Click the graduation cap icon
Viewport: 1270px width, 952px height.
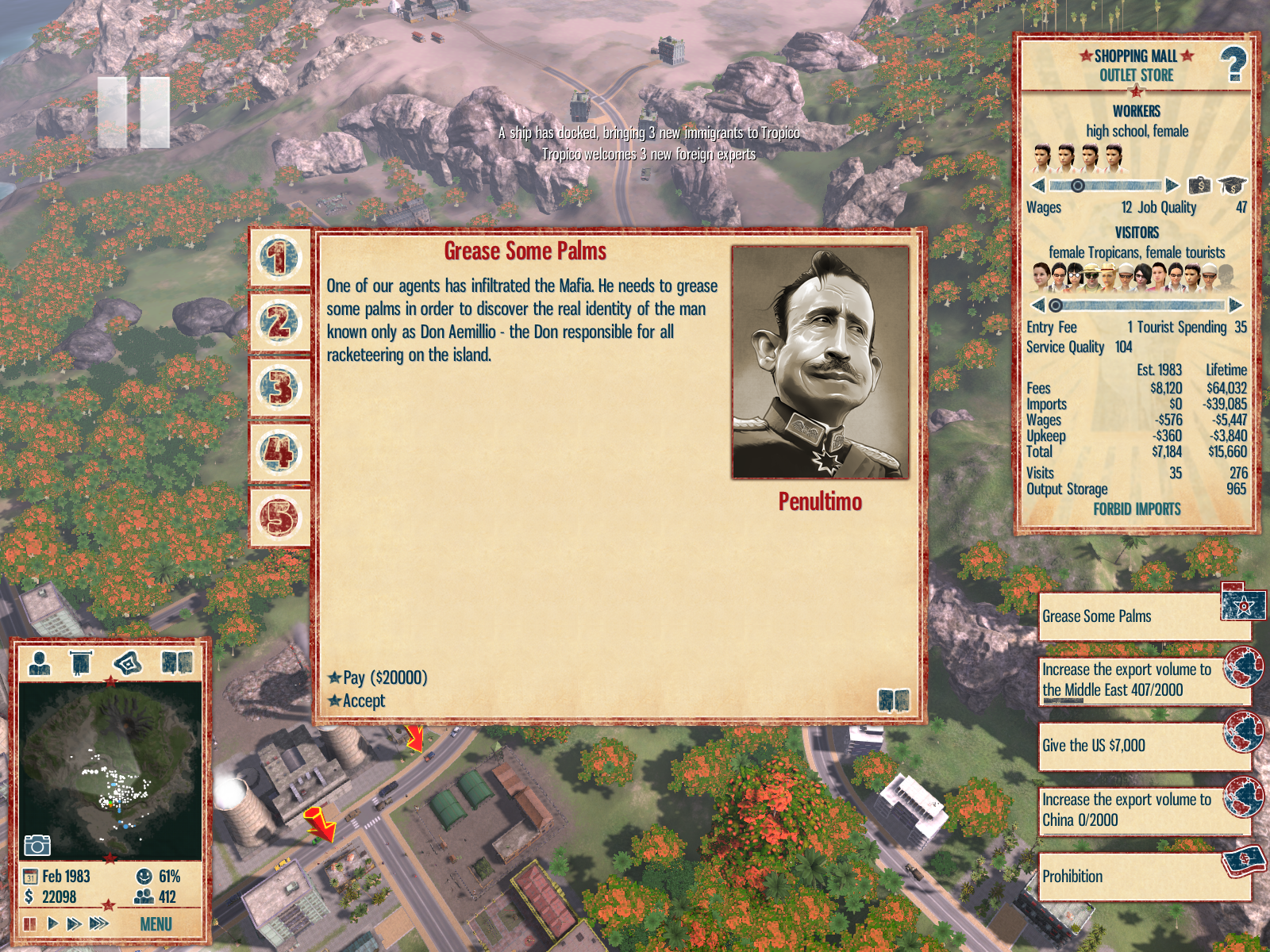[x=1232, y=186]
